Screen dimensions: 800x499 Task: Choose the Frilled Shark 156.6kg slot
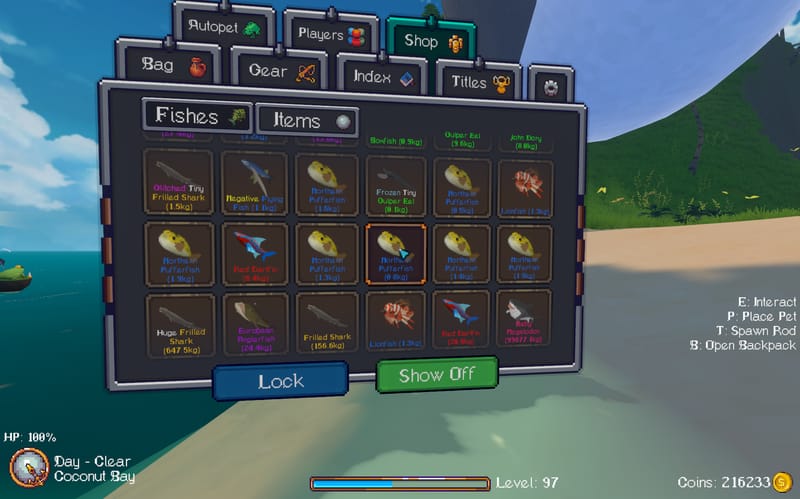[x=326, y=324]
